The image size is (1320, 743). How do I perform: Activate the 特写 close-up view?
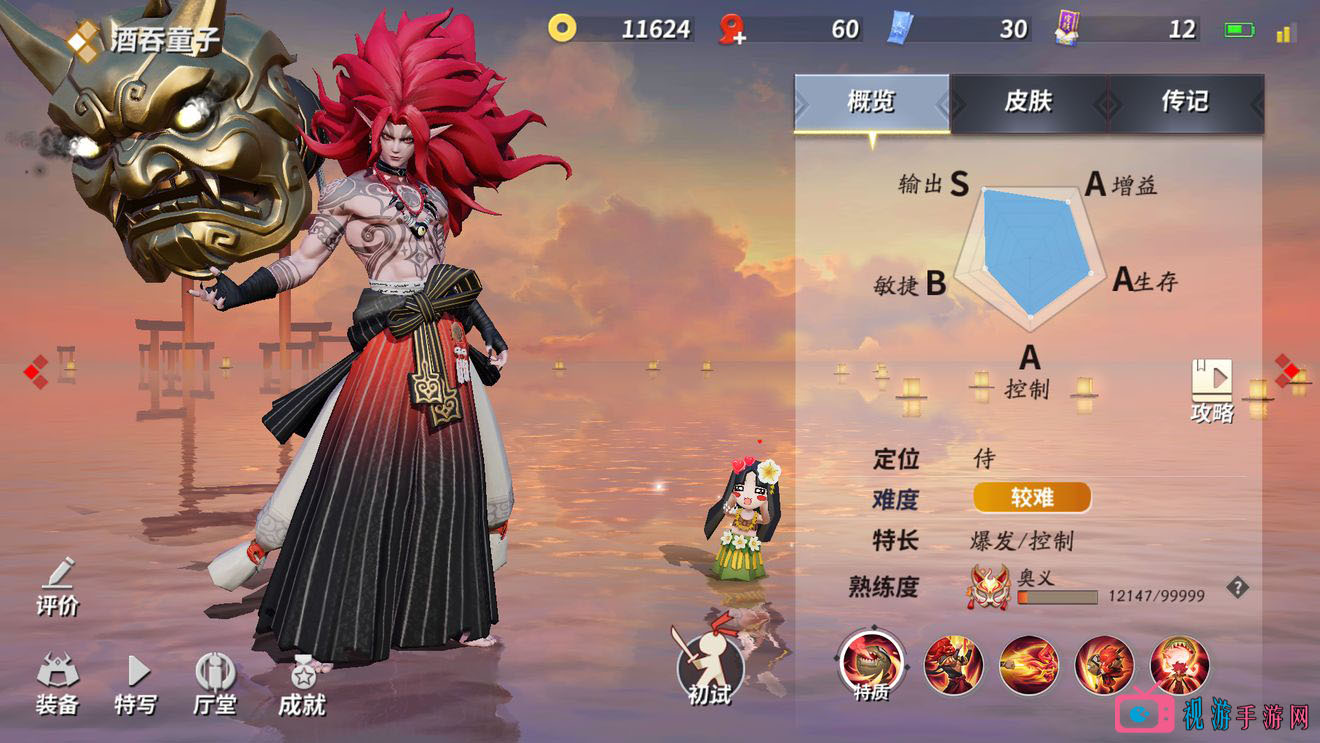click(136, 685)
